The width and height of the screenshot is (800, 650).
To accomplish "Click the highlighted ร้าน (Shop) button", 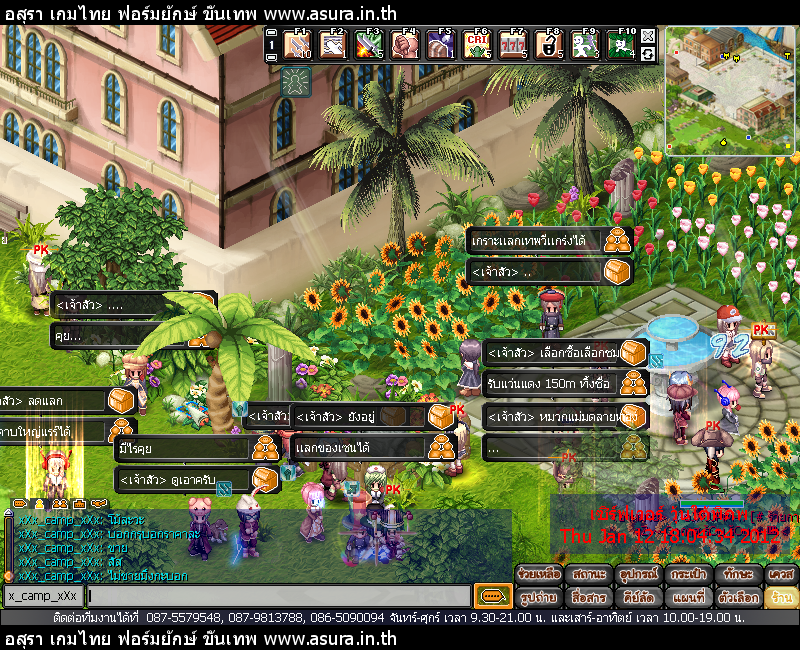I will tap(781, 597).
